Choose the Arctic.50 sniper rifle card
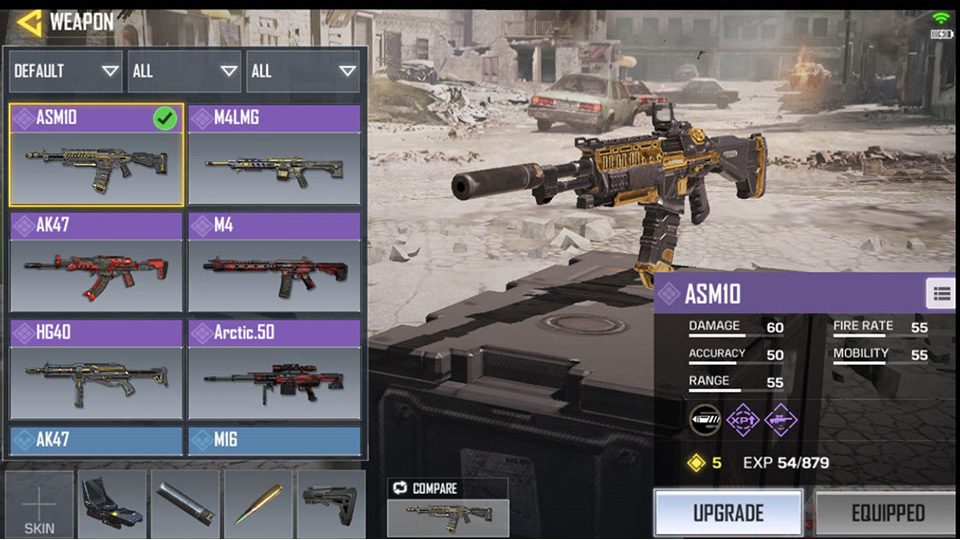Screen dimensions: 960x540 tap(275, 369)
